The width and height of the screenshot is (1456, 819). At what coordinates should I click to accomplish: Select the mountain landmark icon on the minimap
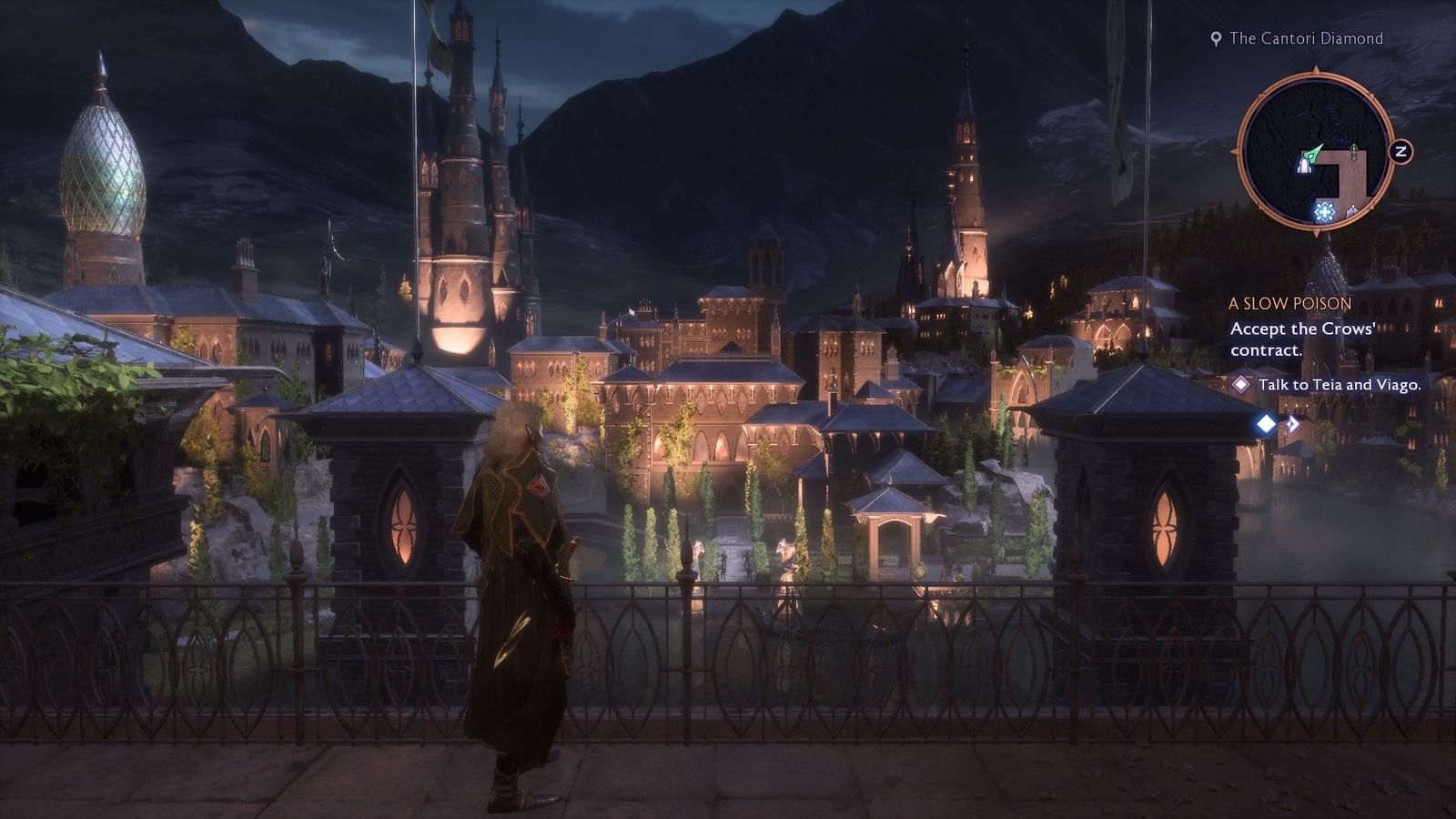point(1351,210)
